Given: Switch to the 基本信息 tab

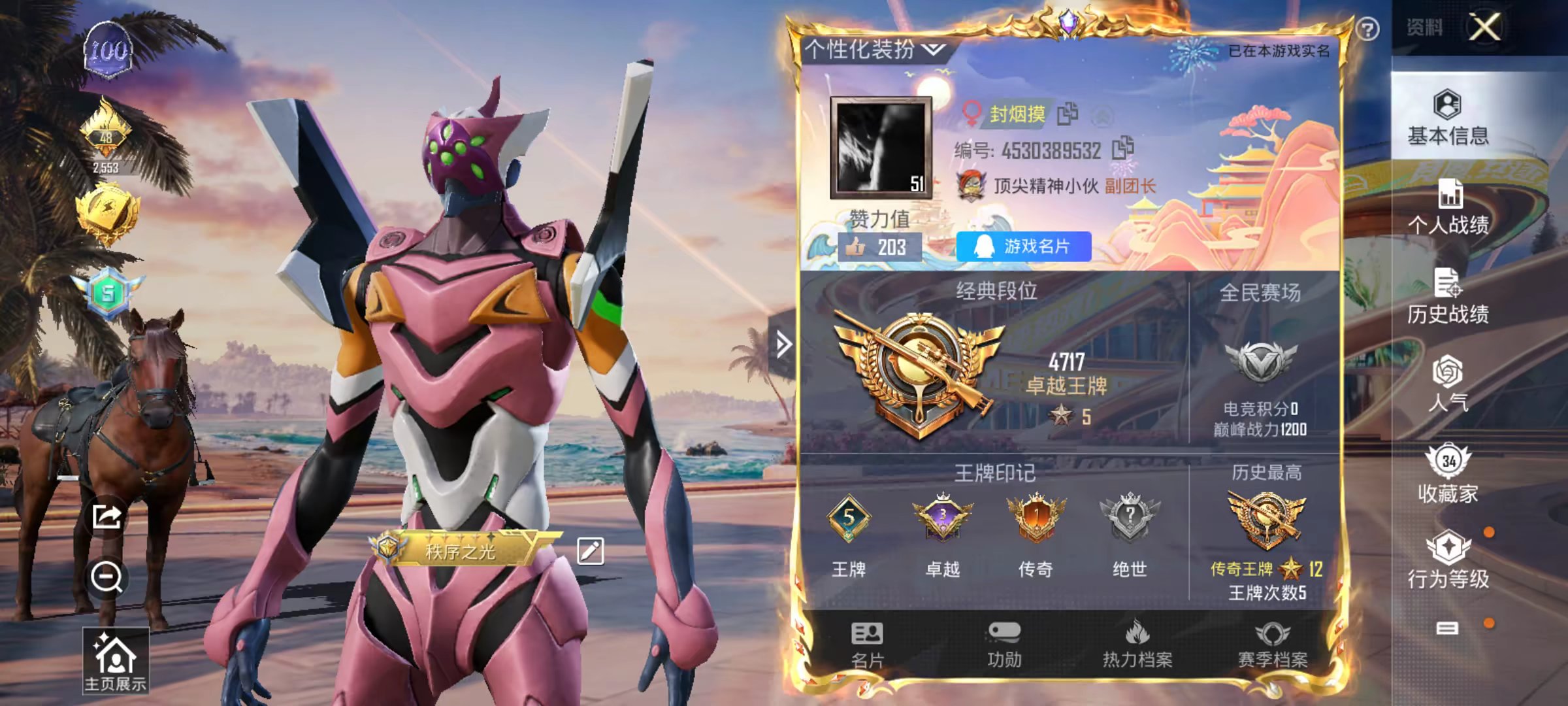Looking at the screenshot, I should pos(1448,118).
